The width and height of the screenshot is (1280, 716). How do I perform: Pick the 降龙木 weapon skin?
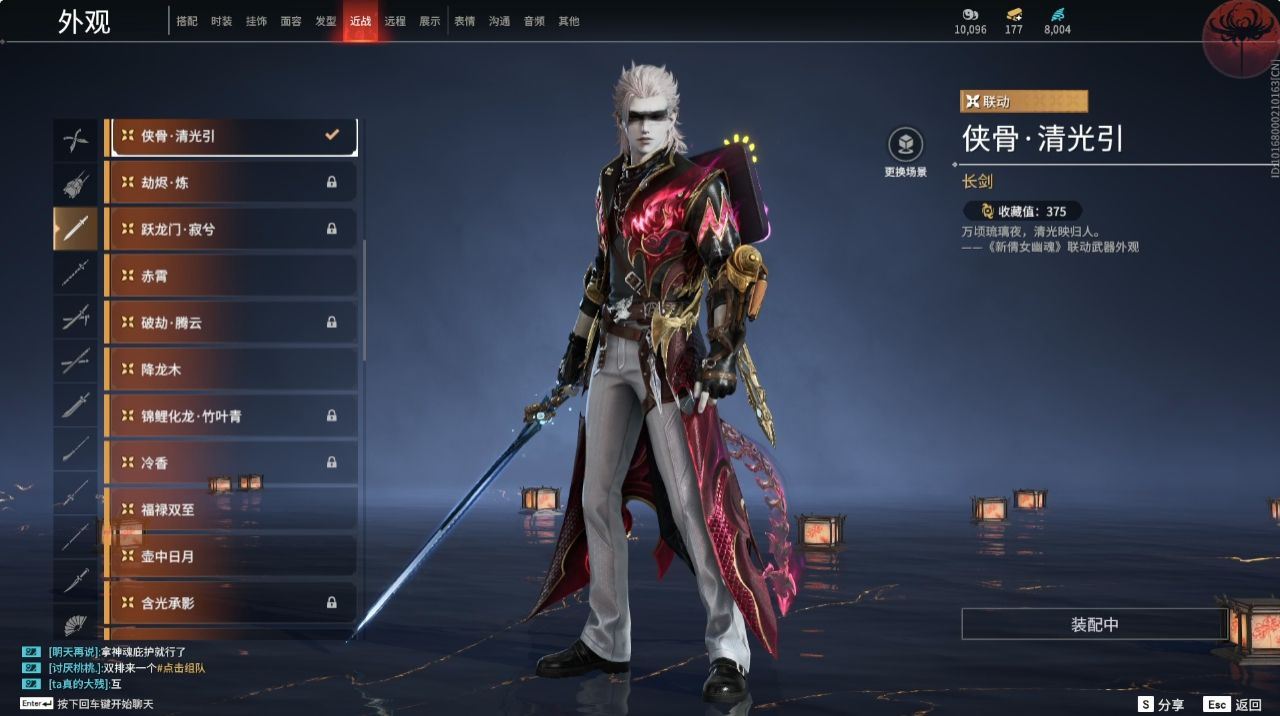tap(232, 369)
